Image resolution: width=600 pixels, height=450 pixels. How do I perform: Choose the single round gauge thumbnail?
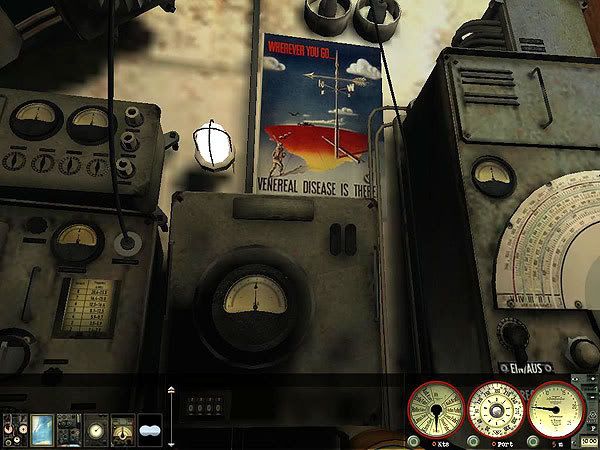click(96, 427)
